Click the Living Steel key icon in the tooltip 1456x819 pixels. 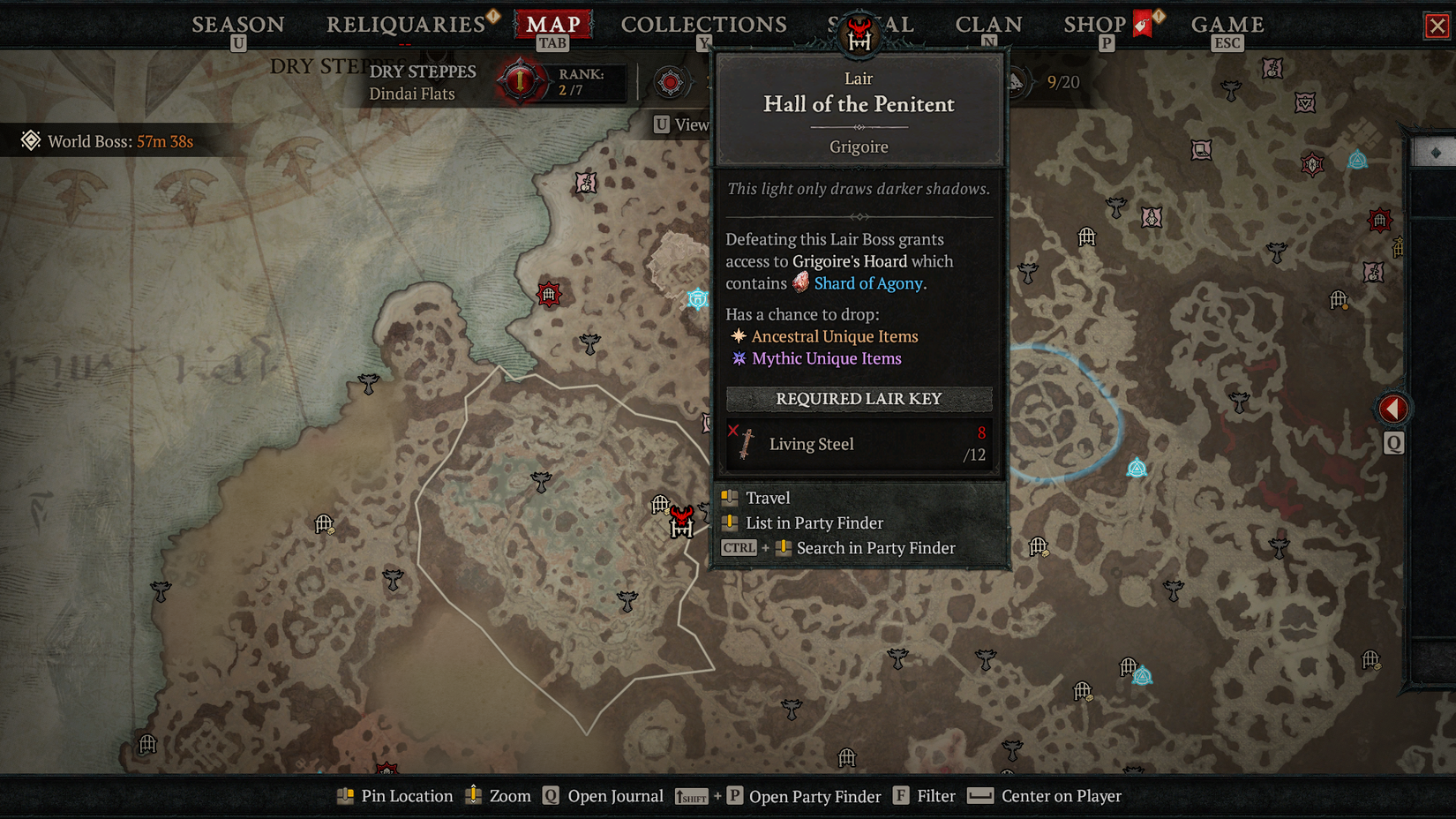coord(747,443)
